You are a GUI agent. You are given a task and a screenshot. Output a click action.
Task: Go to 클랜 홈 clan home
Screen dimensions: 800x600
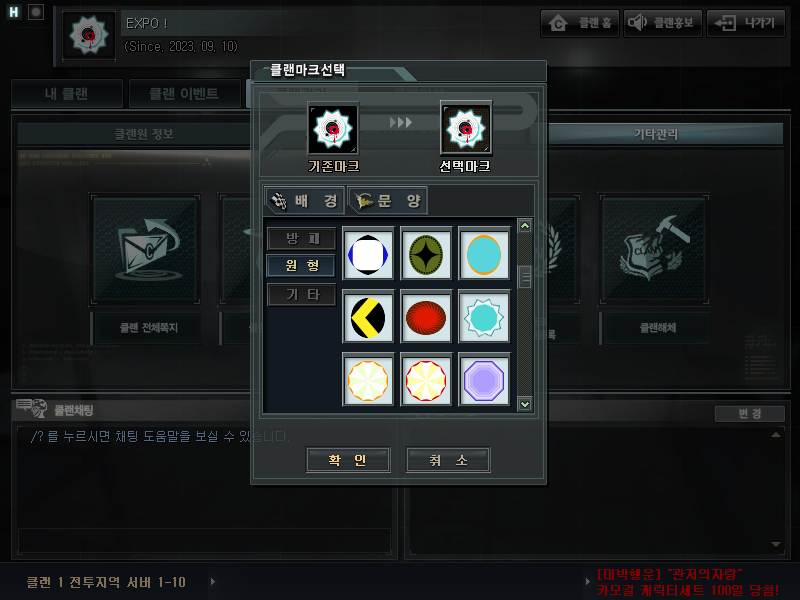tap(580, 24)
